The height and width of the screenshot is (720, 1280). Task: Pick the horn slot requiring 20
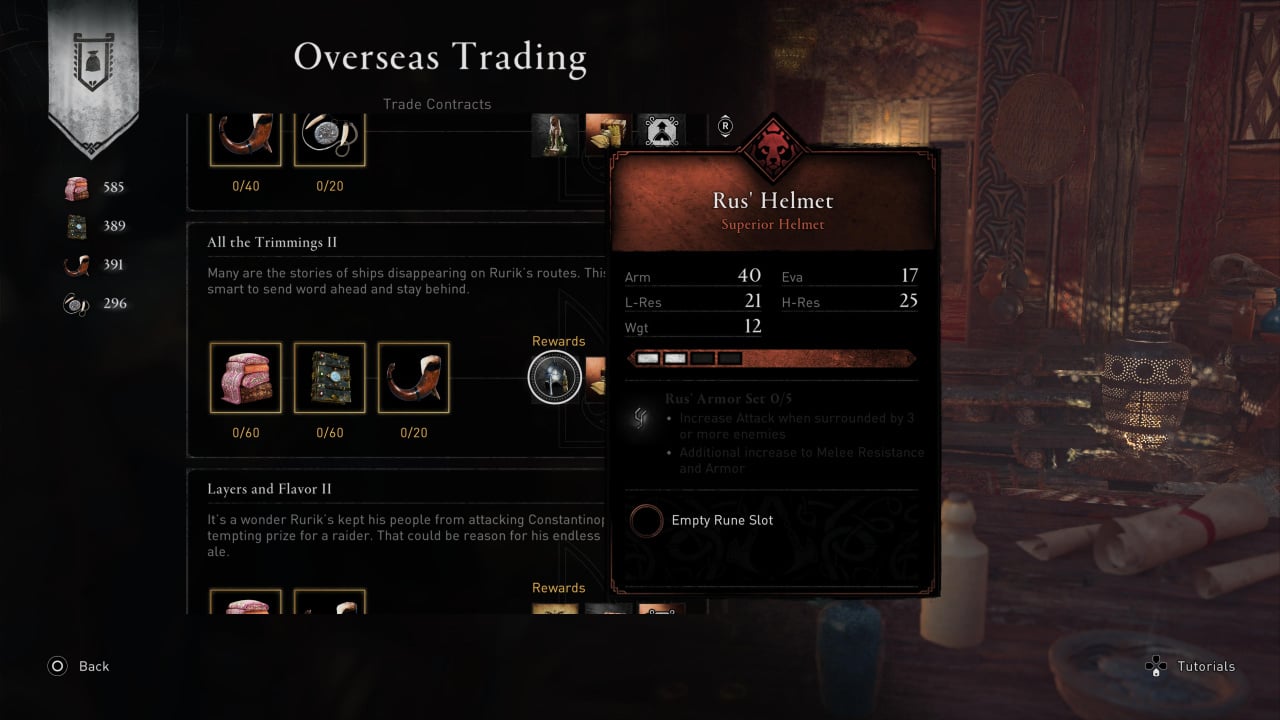pyautogui.click(x=414, y=378)
